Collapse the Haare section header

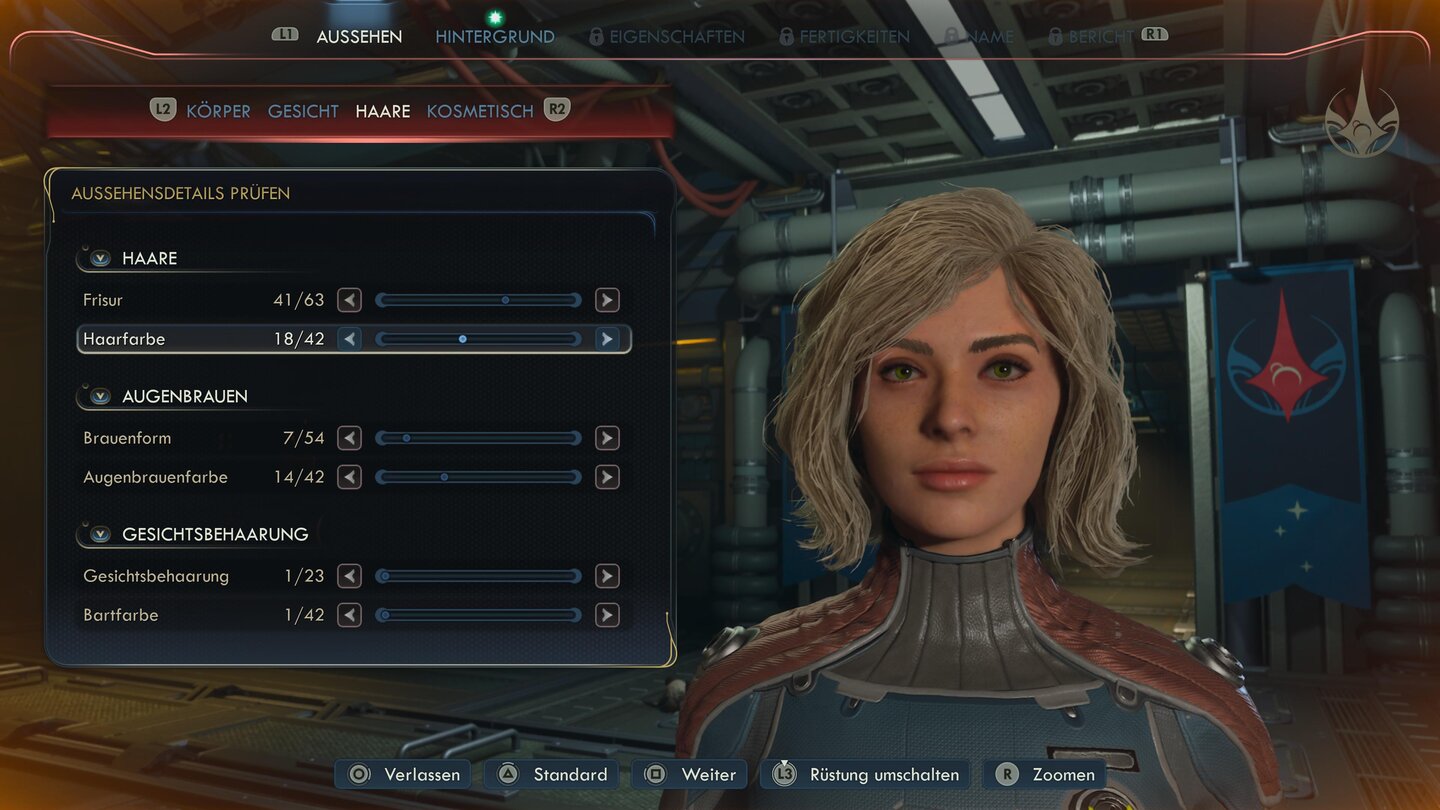[100, 258]
